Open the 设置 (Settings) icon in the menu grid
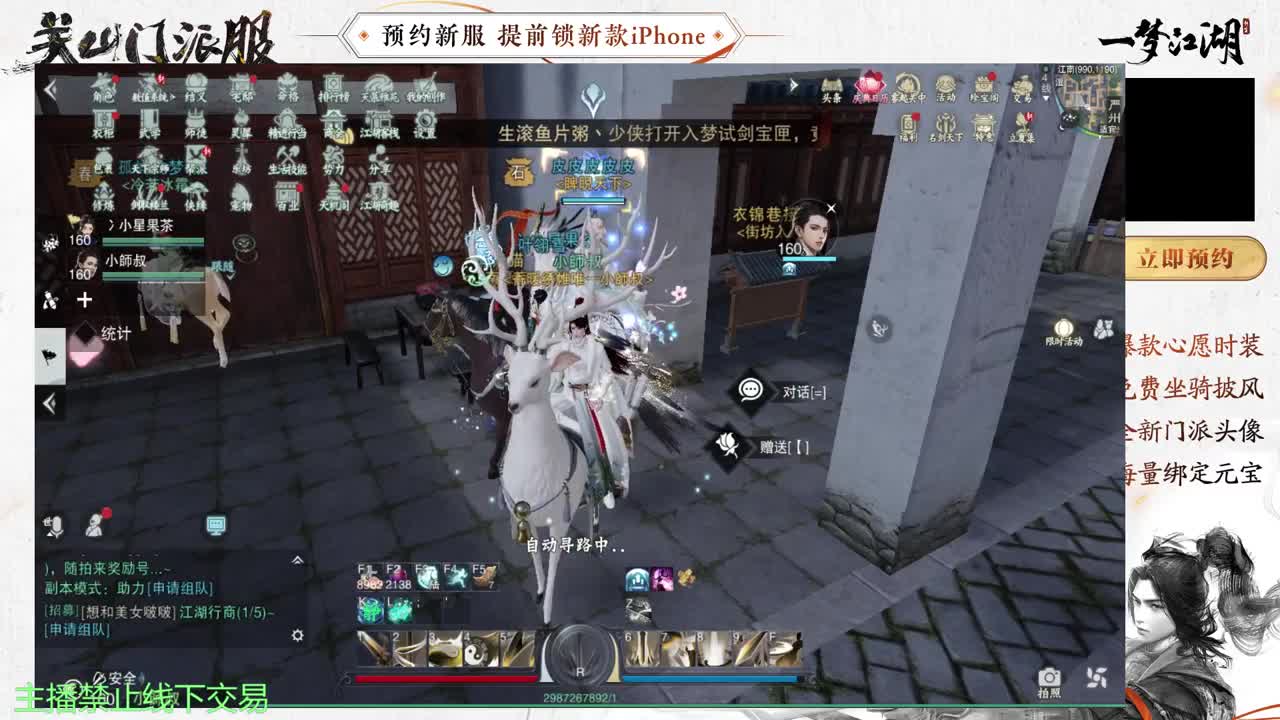This screenshot has width=1280, height=720. click(x=424, y=121)
